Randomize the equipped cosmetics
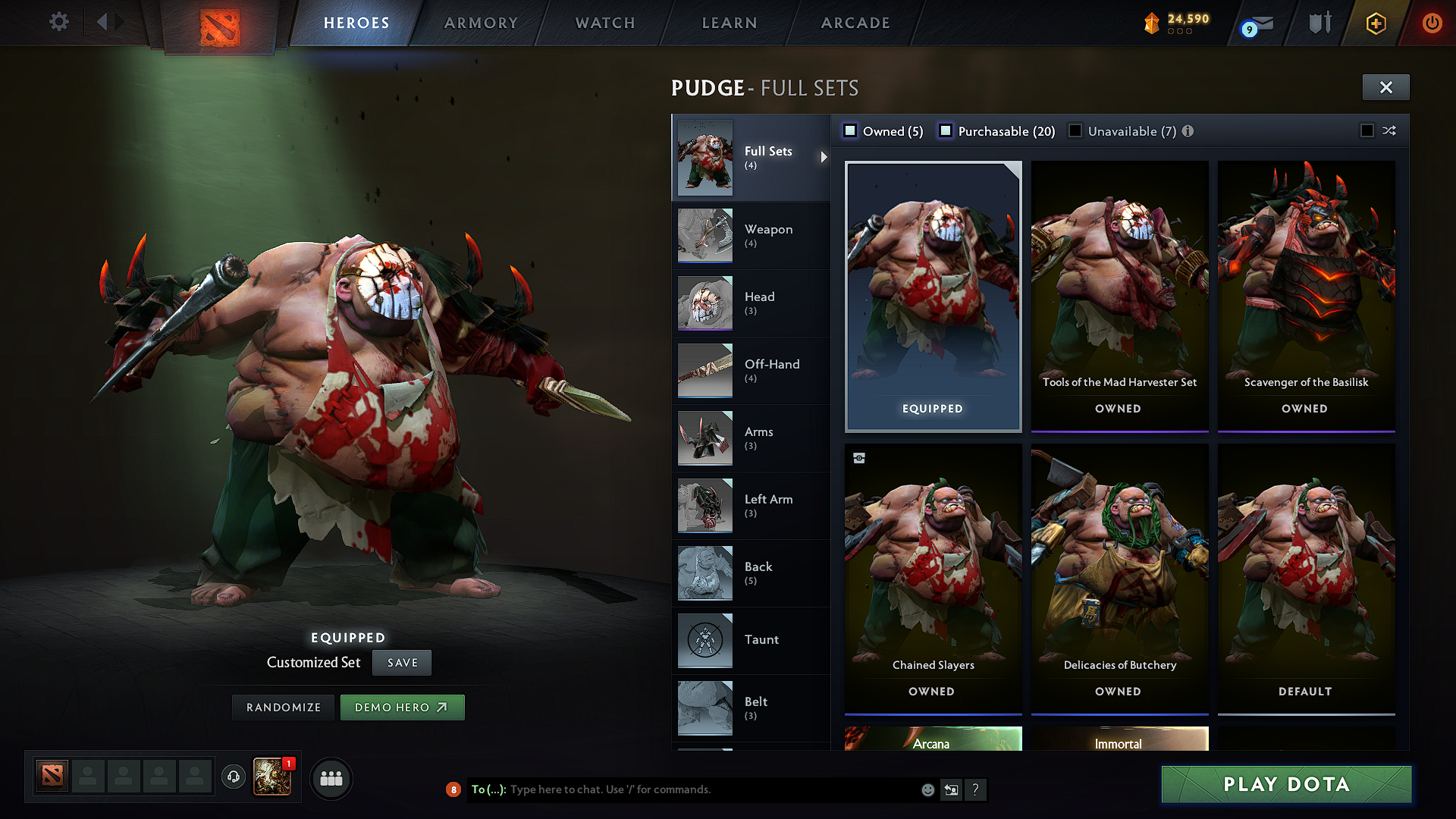 click(x=284, y=708)
